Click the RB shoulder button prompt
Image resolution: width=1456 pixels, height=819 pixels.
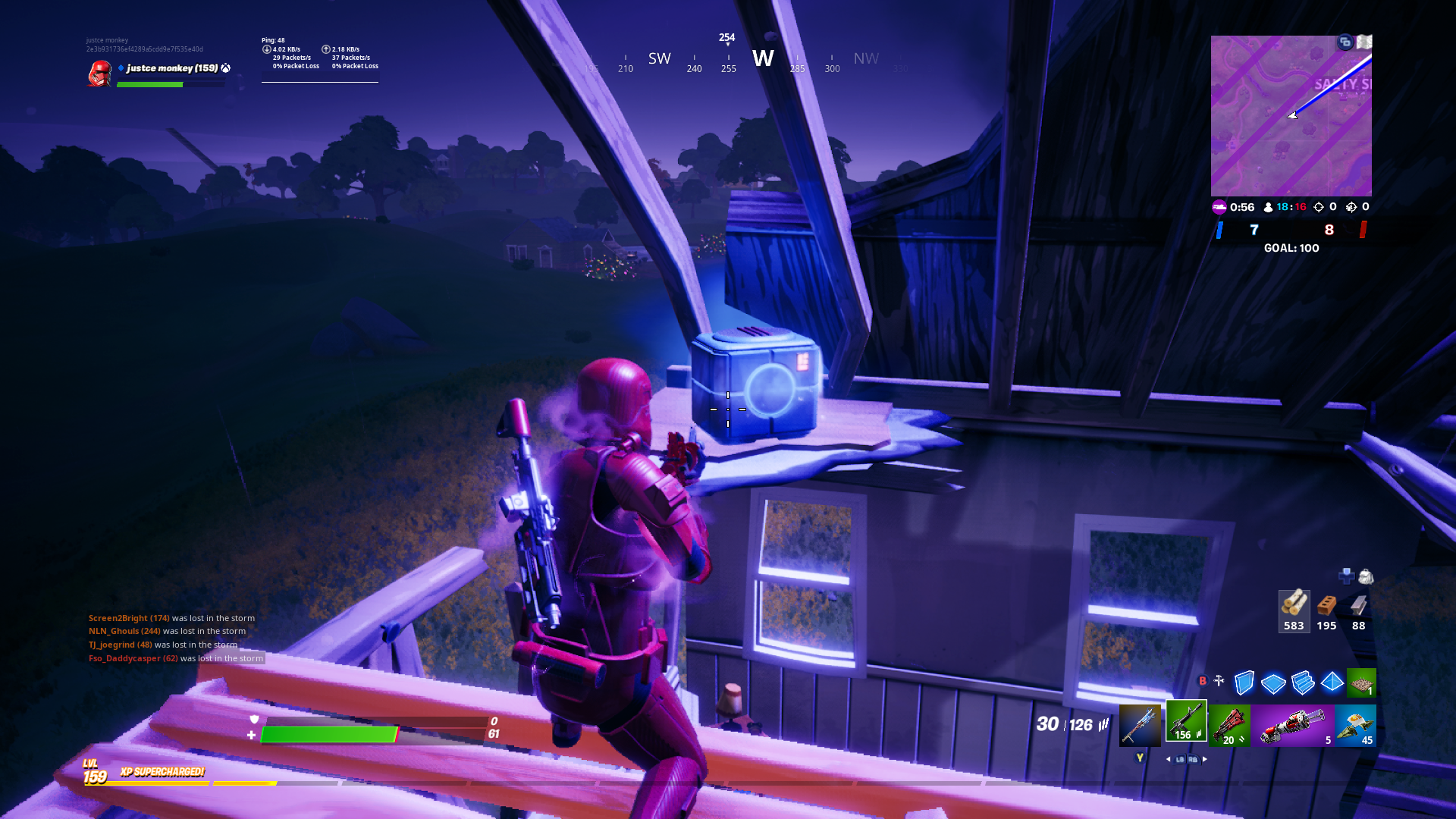click(x=1193, y=758)
